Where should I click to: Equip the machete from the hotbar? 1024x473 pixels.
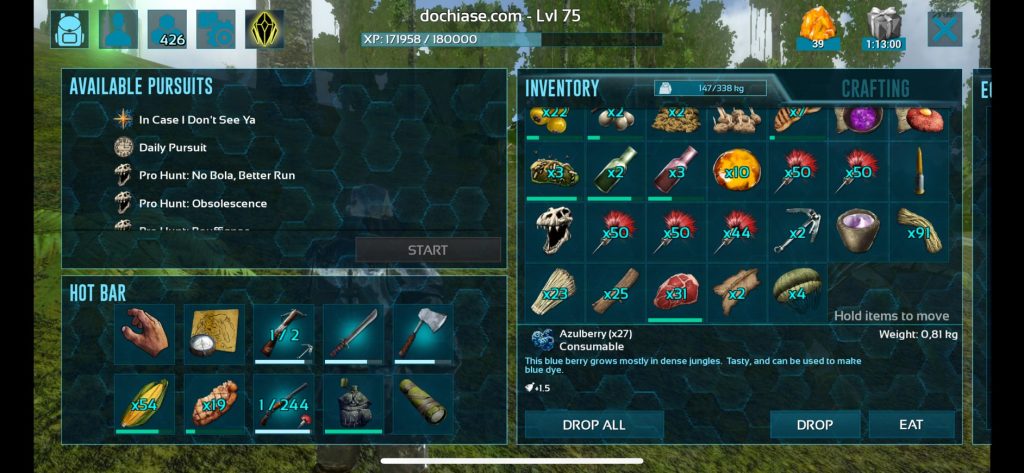351,334
